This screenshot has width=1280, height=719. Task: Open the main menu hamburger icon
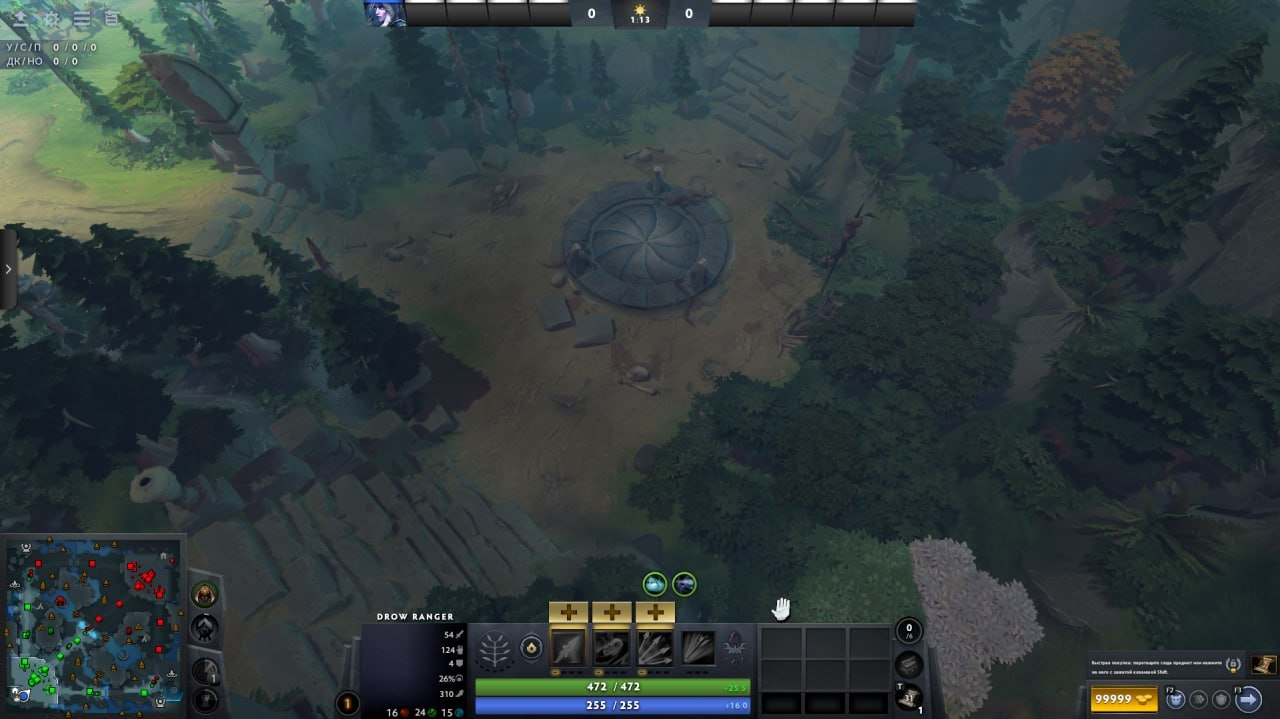click(82, 18)
